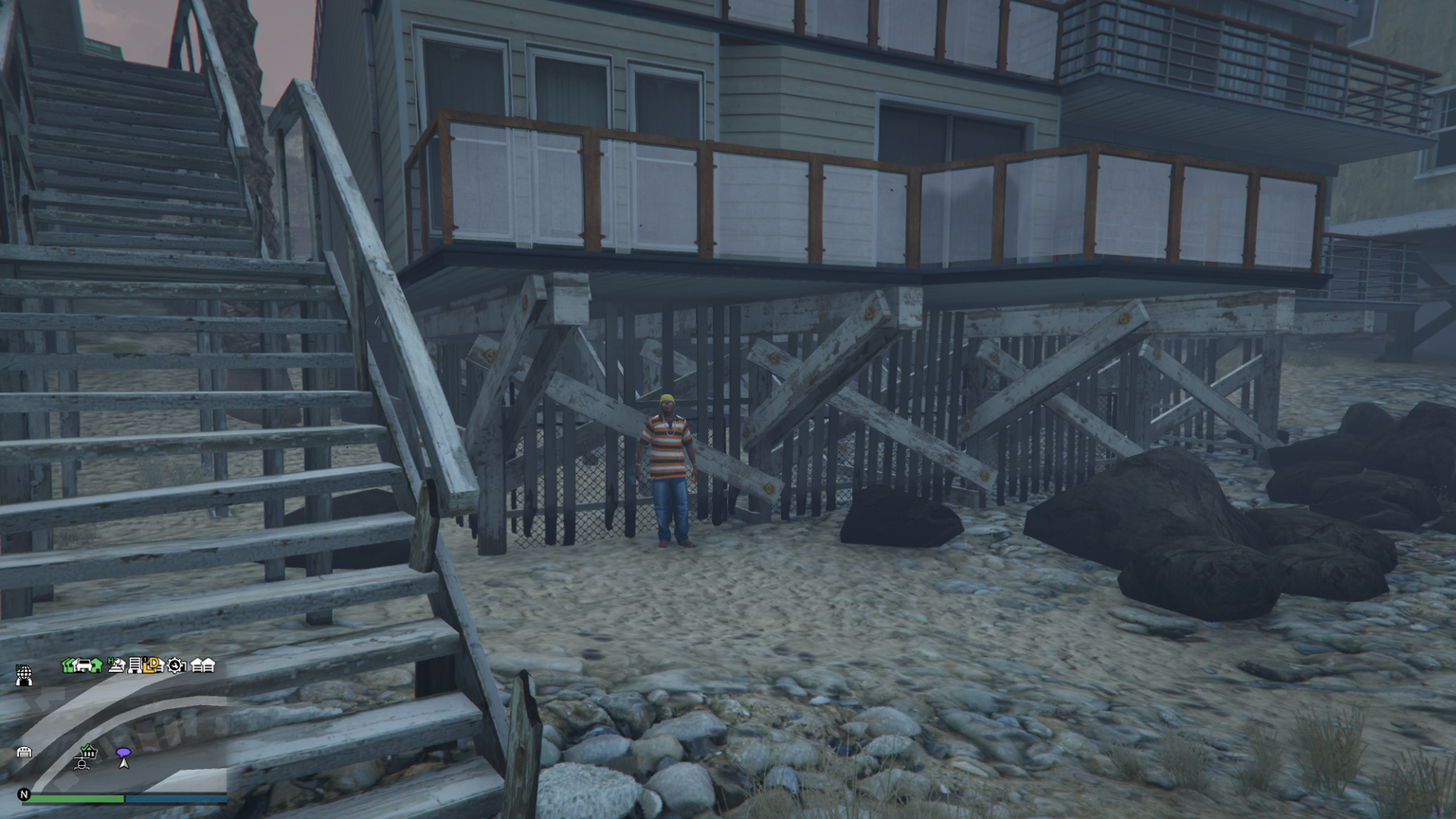Click the lone white garage blip on minimap edge
The image size is (1456, 819).
(25, 753)
